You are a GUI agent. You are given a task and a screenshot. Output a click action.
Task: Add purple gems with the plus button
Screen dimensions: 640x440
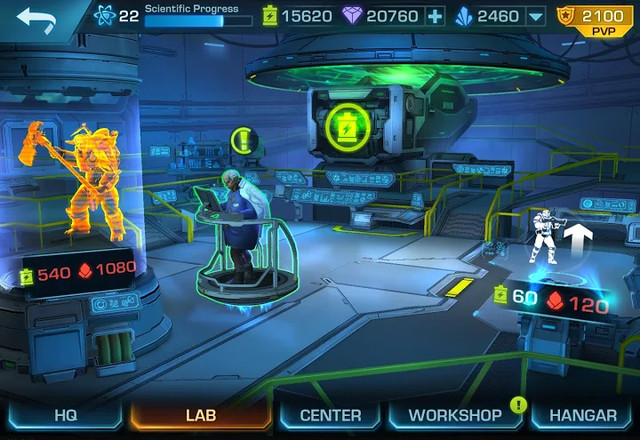click(x=434, y=16)
